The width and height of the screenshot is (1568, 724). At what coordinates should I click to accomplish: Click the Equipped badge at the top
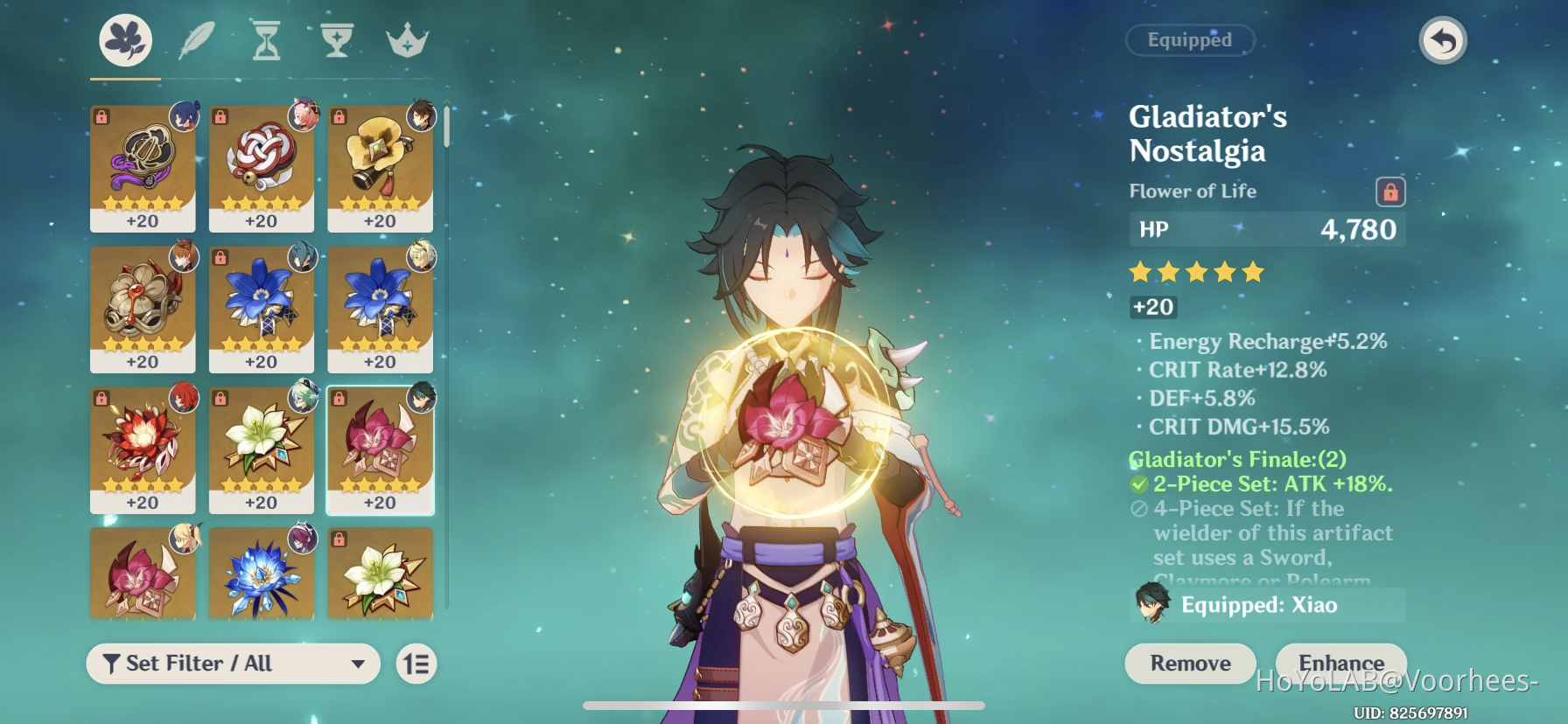pos(1190,40)
